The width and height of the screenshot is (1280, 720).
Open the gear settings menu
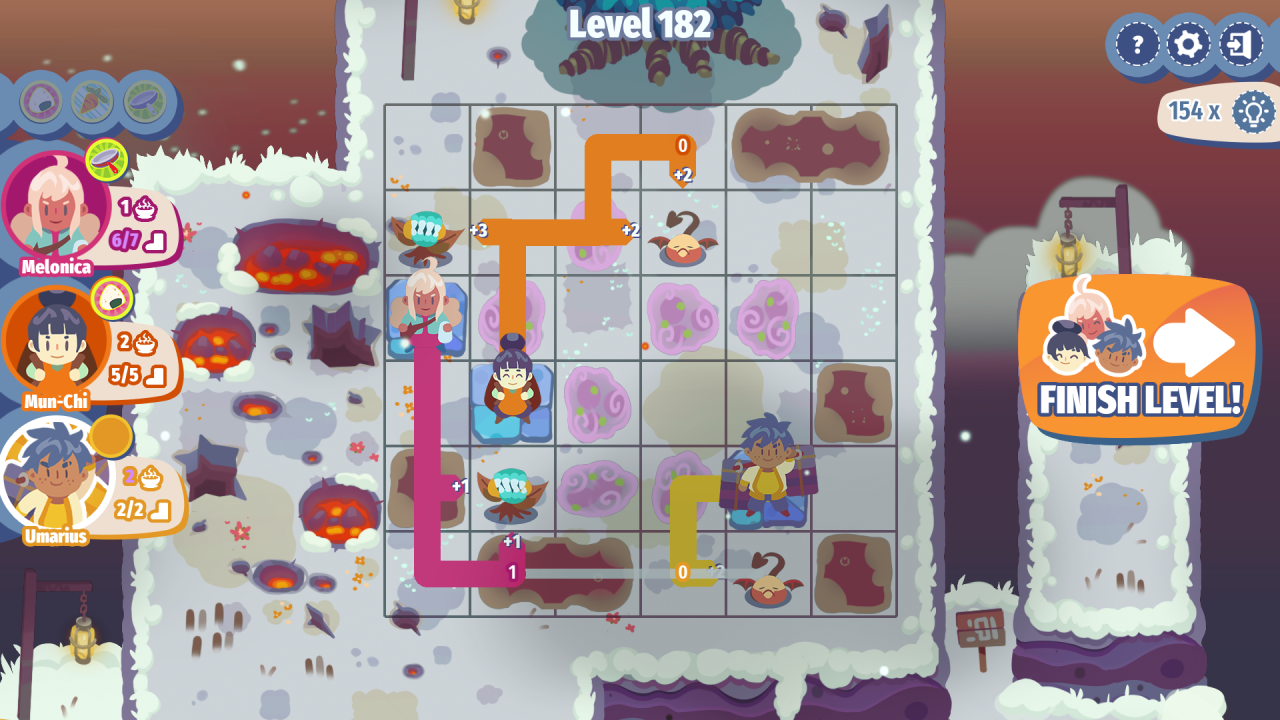pyautogui.click(x=1189, y=45)
